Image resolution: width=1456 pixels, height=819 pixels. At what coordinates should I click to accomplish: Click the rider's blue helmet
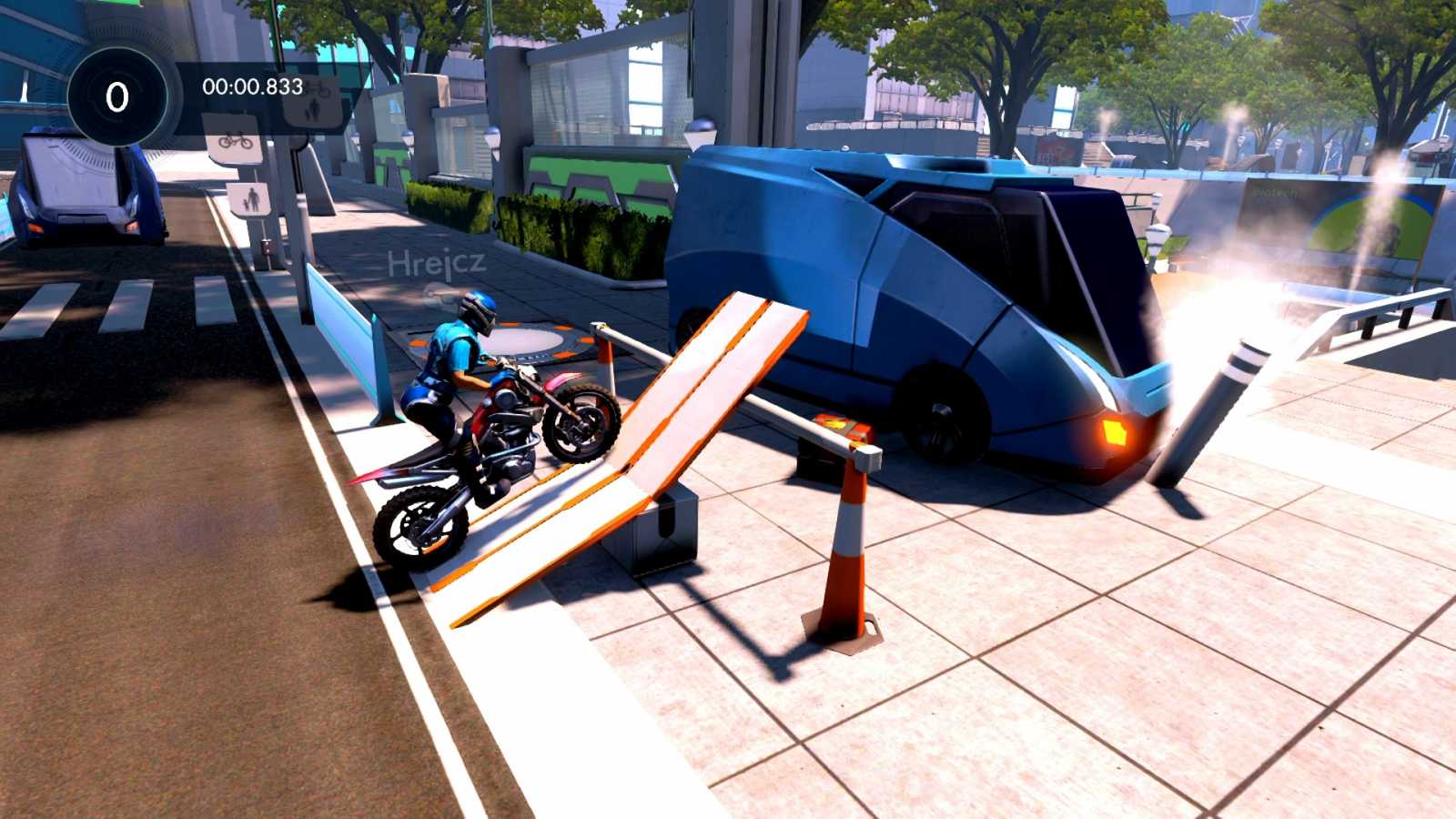pyautogui.click(x=478, y=312)
